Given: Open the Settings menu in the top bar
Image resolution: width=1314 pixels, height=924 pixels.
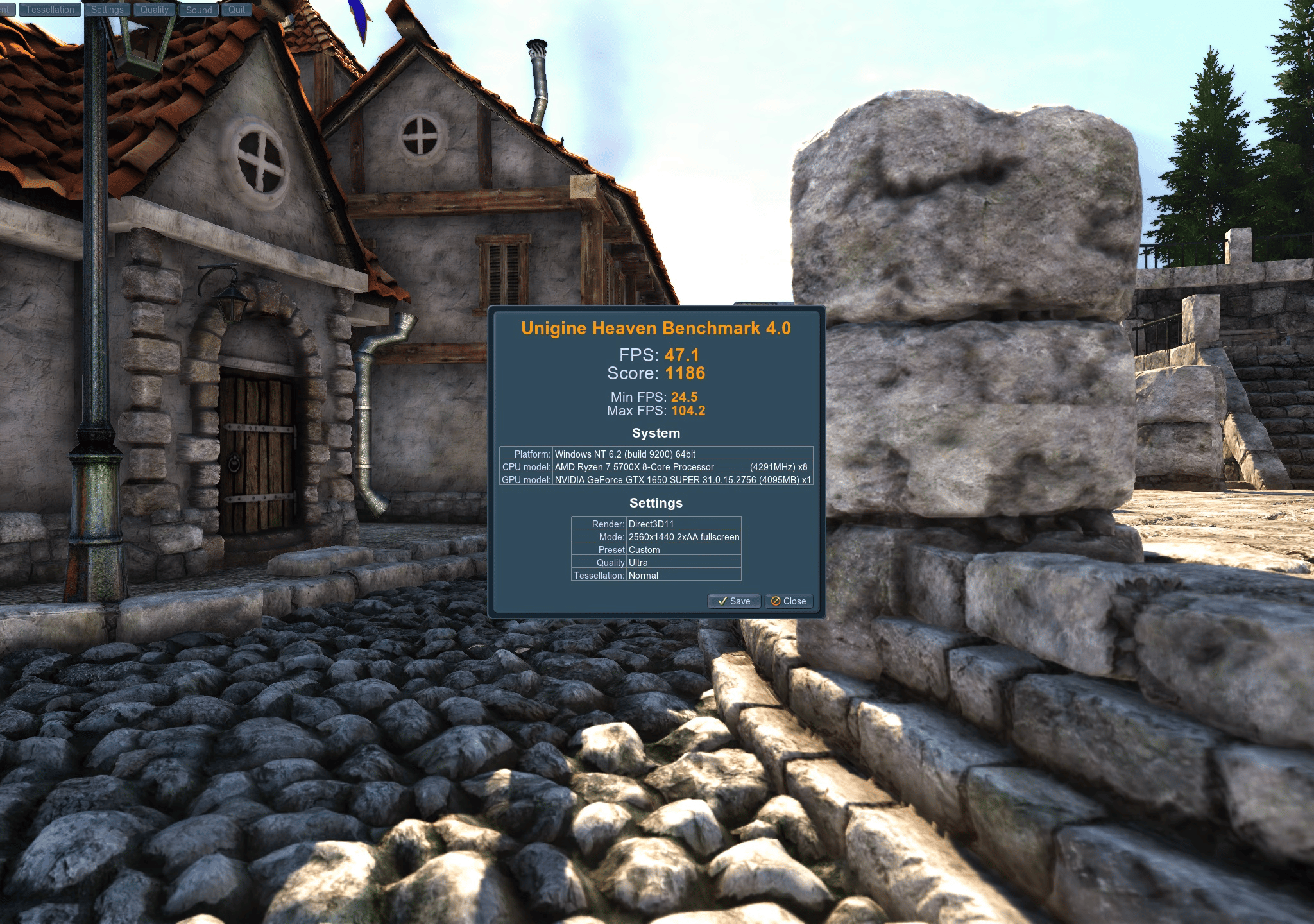Looking at the screenshot, I should point(107,10).
